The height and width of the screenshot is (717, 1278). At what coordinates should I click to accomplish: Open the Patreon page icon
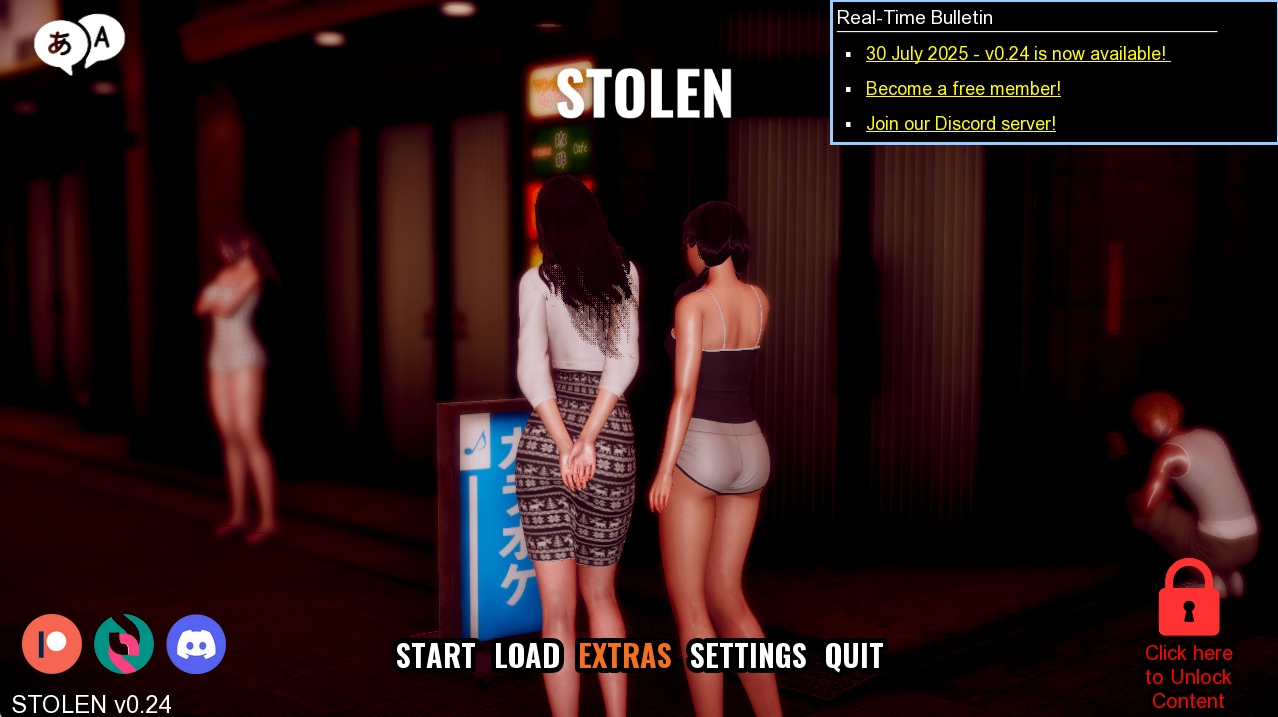click(52, 644)
